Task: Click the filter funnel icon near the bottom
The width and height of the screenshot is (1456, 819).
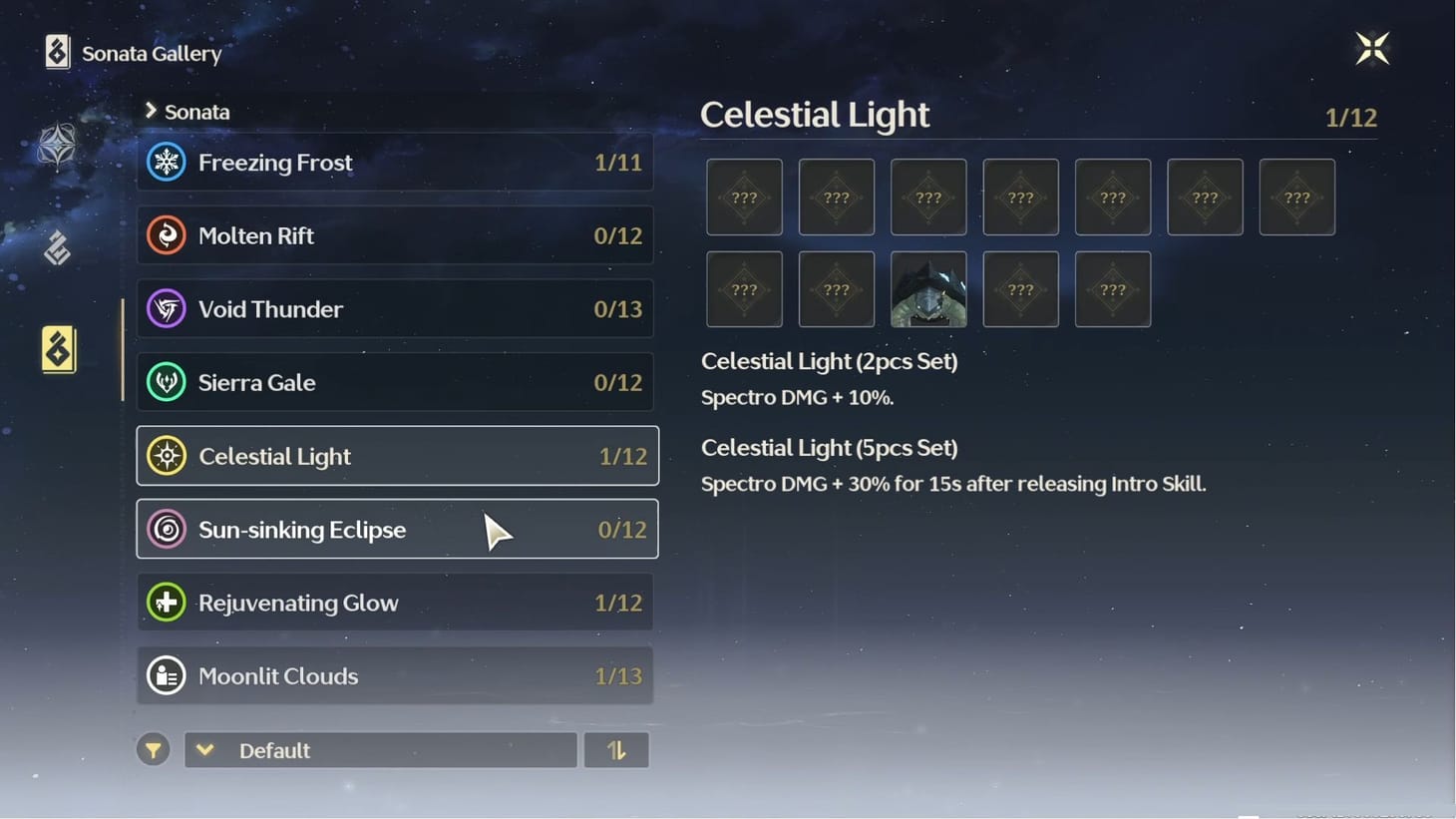Action: (153, 749)
